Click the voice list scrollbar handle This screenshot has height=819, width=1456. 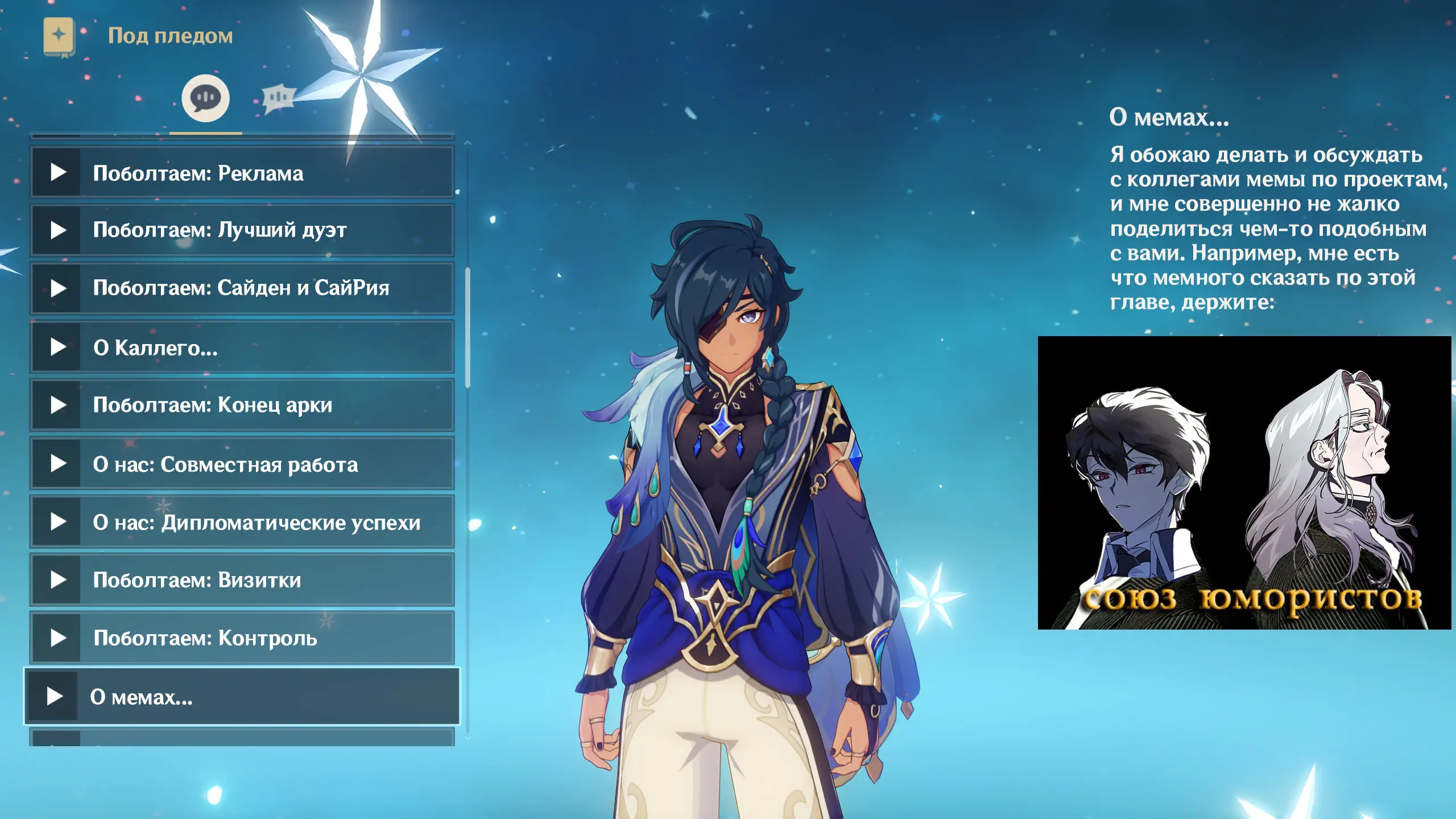[x=468, y=327]
